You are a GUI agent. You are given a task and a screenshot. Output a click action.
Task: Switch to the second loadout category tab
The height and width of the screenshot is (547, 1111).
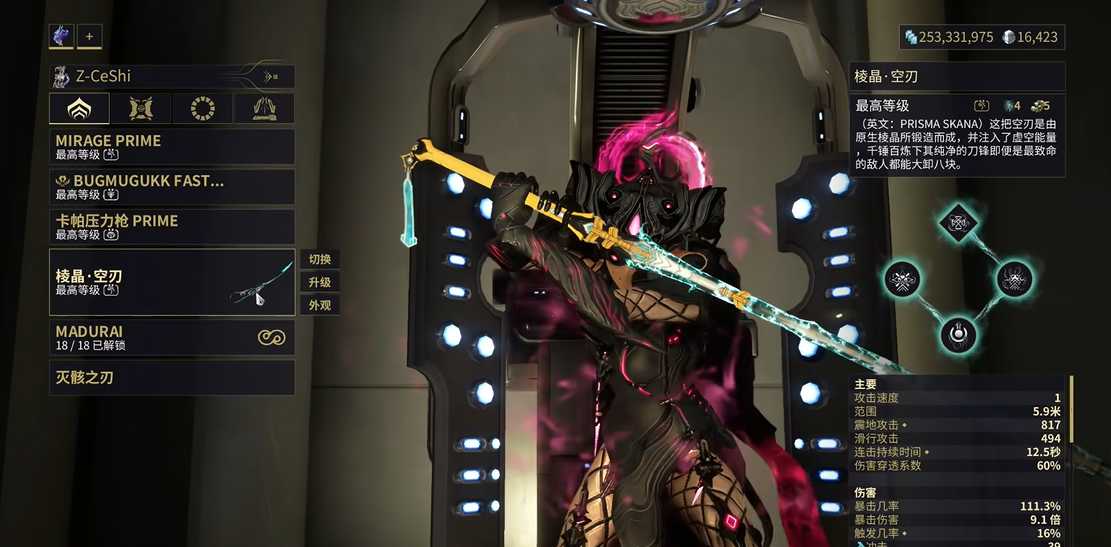click(x=141, y=109)
